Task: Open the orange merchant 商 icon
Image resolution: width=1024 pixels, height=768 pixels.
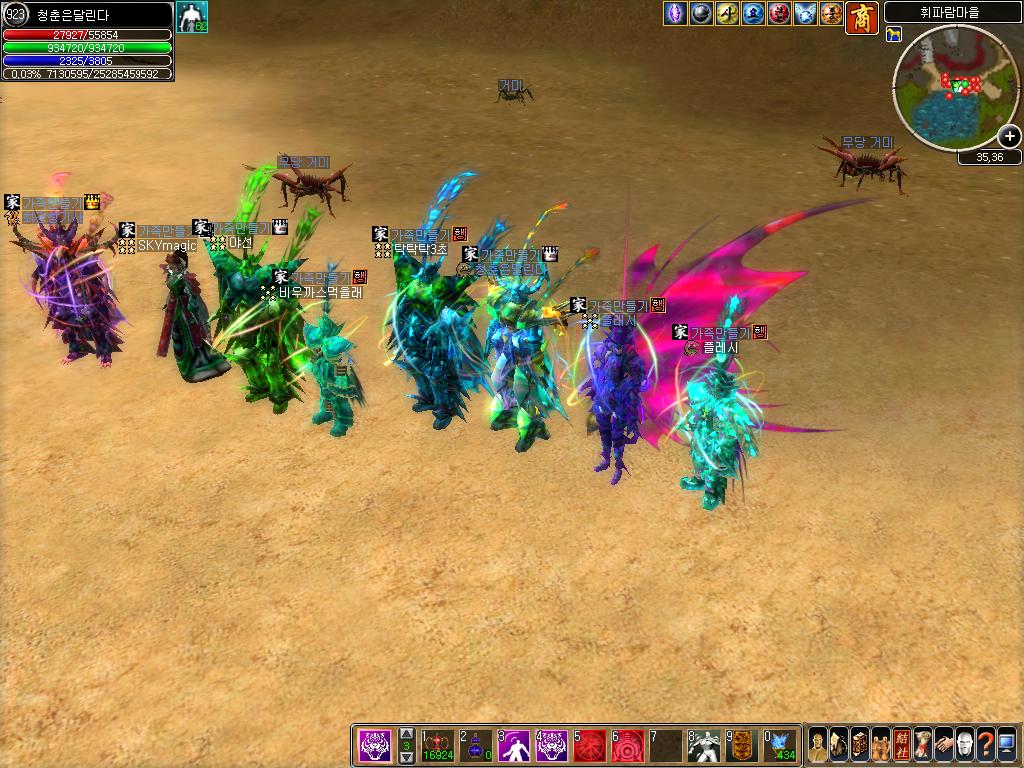Action: pyautogui.click(x=862, y=17)
